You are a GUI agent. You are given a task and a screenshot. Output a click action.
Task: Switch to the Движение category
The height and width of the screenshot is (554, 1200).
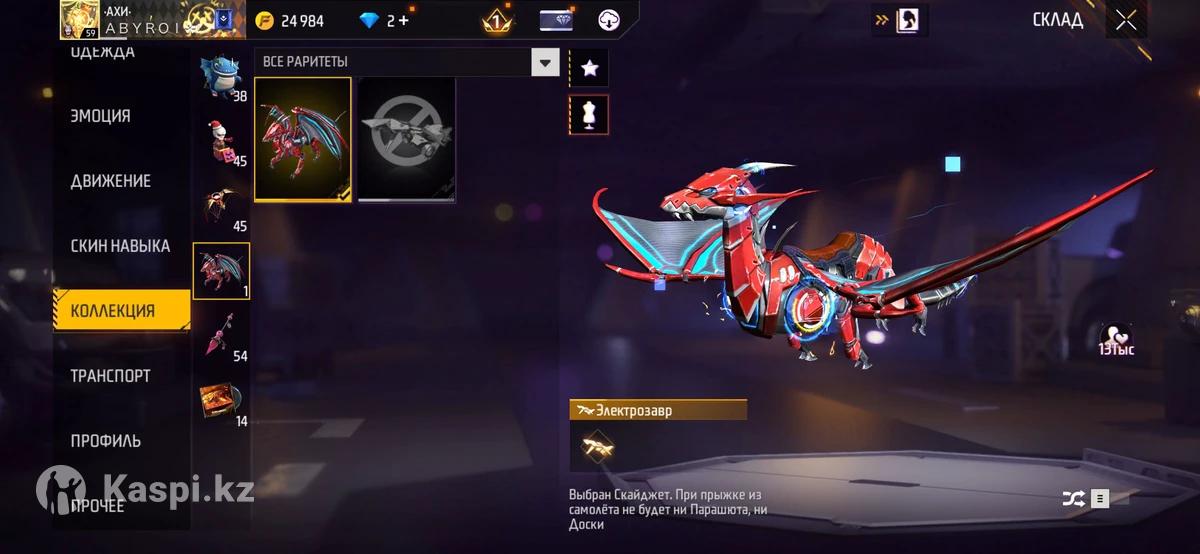tap(111, 181)
